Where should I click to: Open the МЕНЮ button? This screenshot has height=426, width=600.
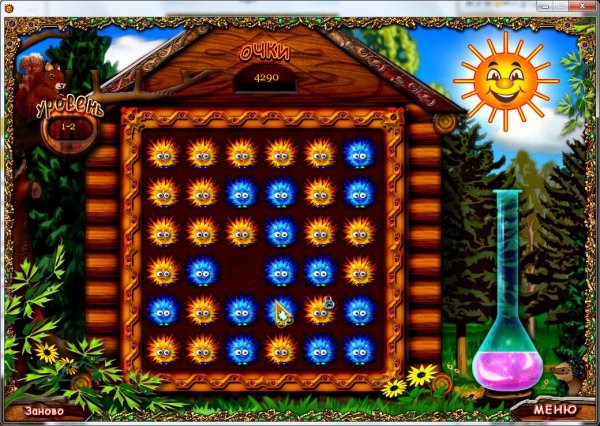(x=554, y=409)
